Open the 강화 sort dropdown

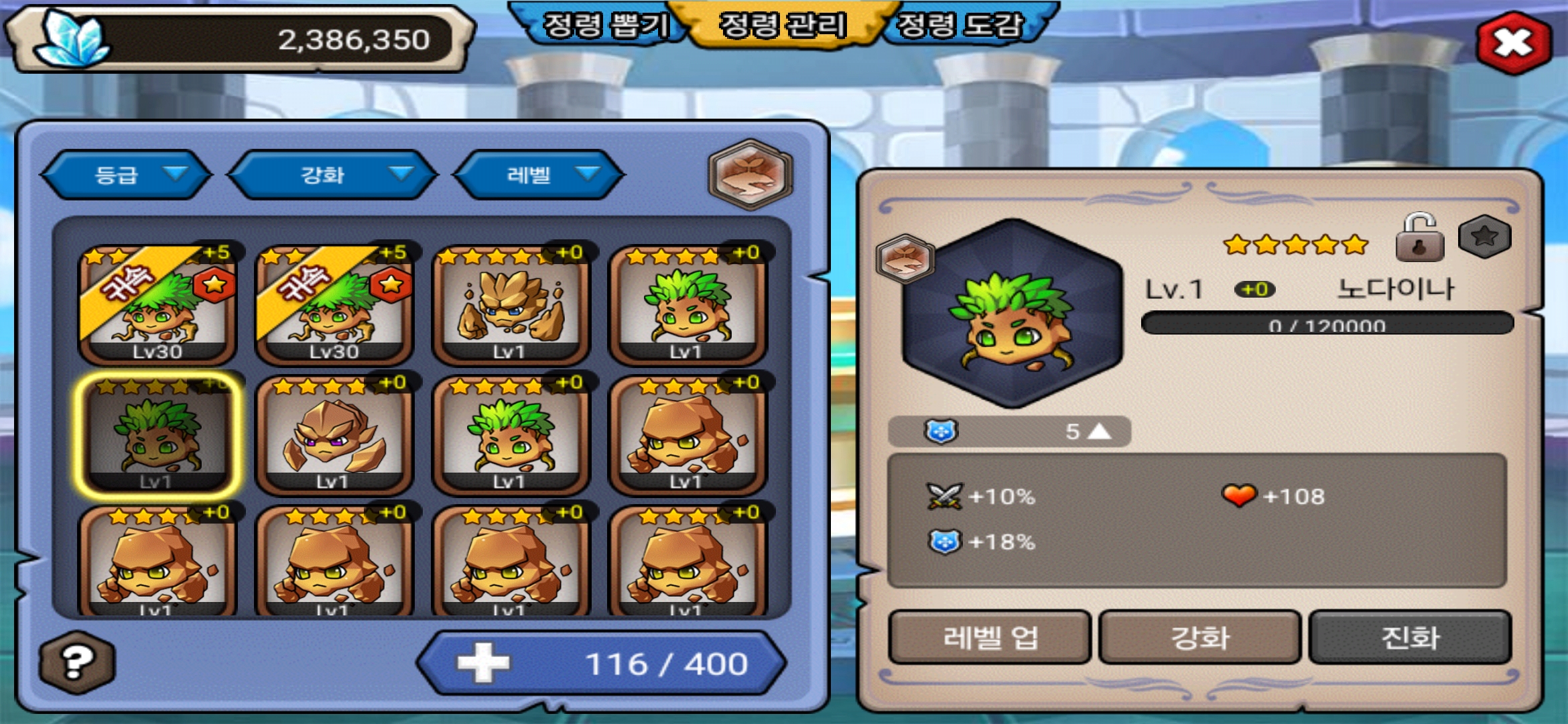[332, 175]
